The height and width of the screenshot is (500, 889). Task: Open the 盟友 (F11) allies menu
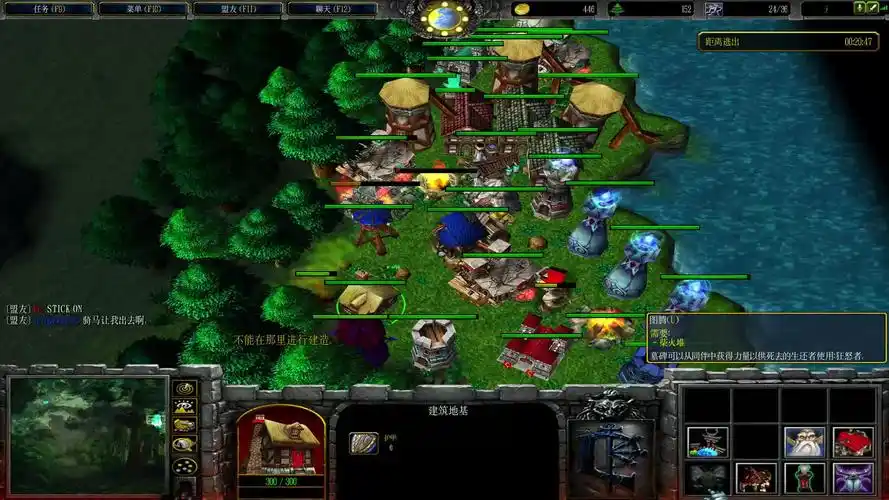point(238,8)
